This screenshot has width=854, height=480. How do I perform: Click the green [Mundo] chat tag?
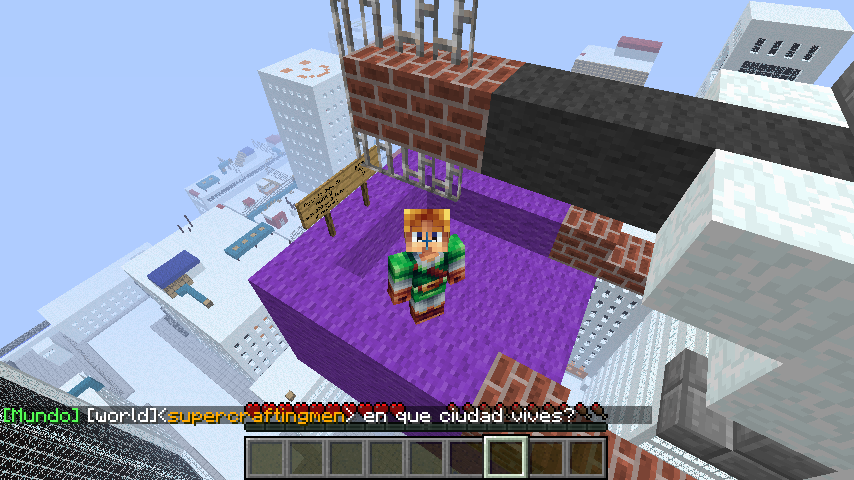pyautogui.click(x=40, y=414)
